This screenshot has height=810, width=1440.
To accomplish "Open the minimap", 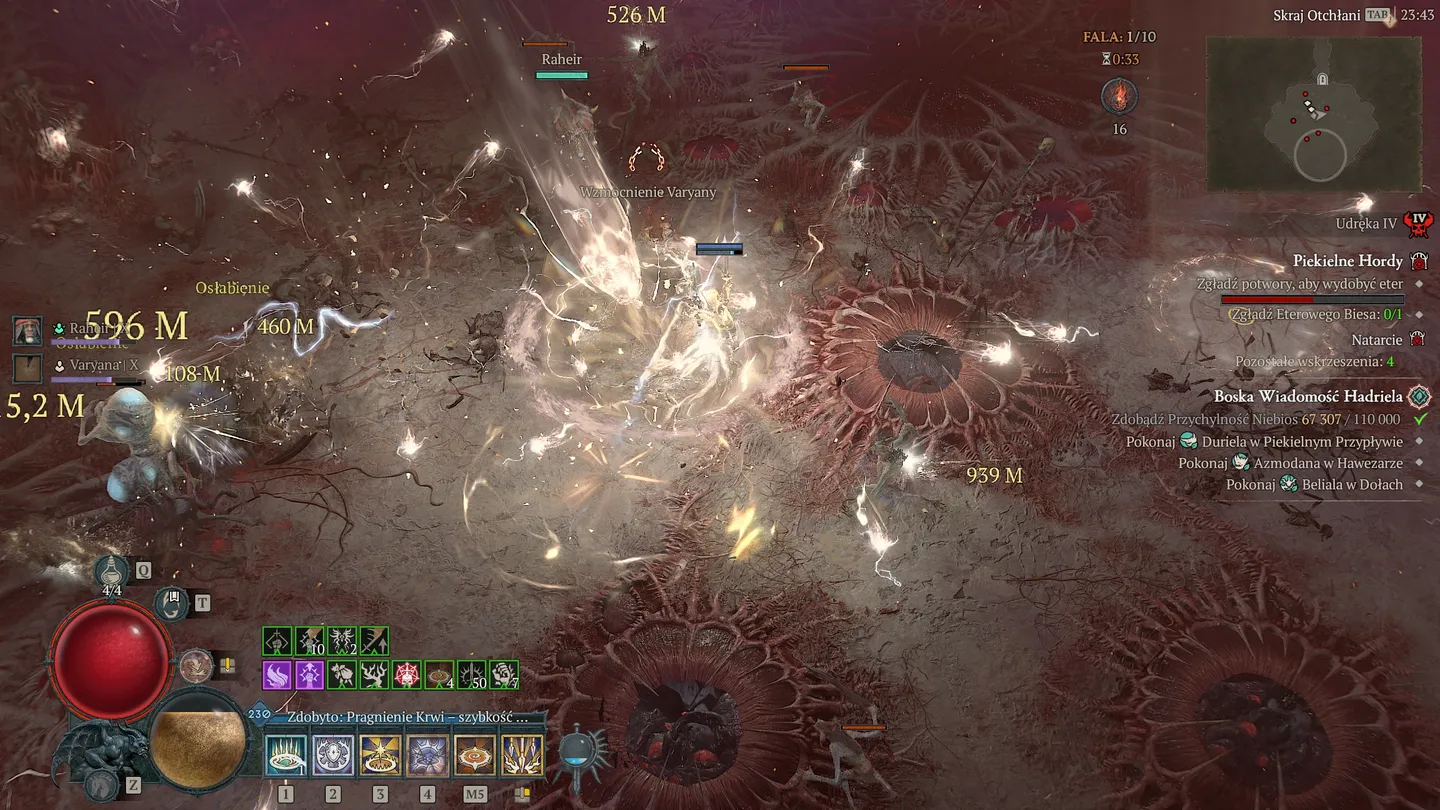I will tap(1313, 115).
